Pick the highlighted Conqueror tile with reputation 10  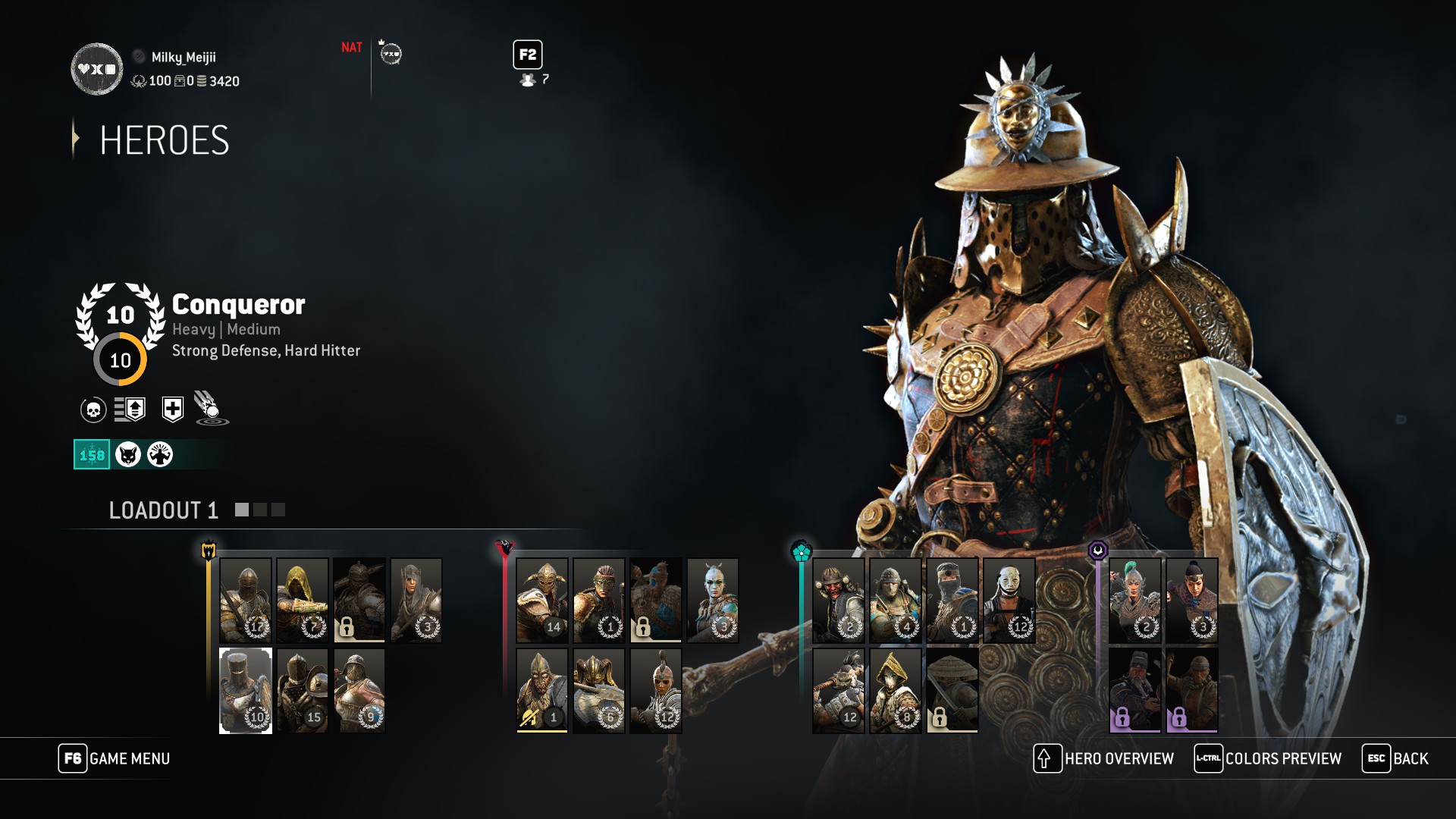(246, 690)
